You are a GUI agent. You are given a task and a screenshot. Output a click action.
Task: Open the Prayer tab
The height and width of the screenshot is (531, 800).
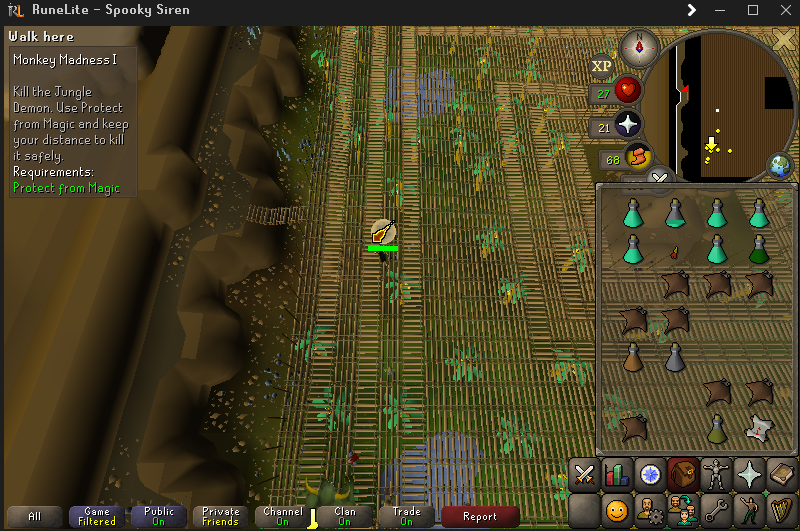click(750, 473)
